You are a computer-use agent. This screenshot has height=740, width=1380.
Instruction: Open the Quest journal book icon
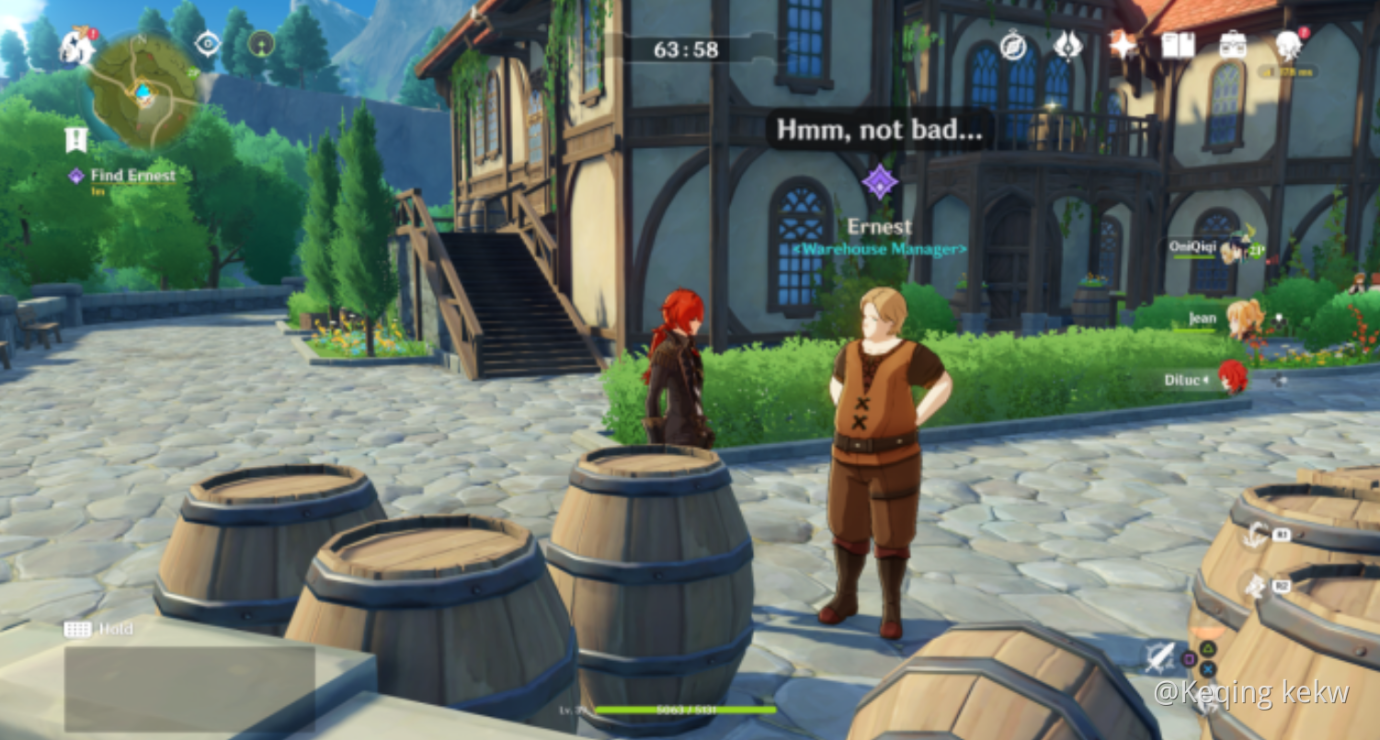(1179, 45)
